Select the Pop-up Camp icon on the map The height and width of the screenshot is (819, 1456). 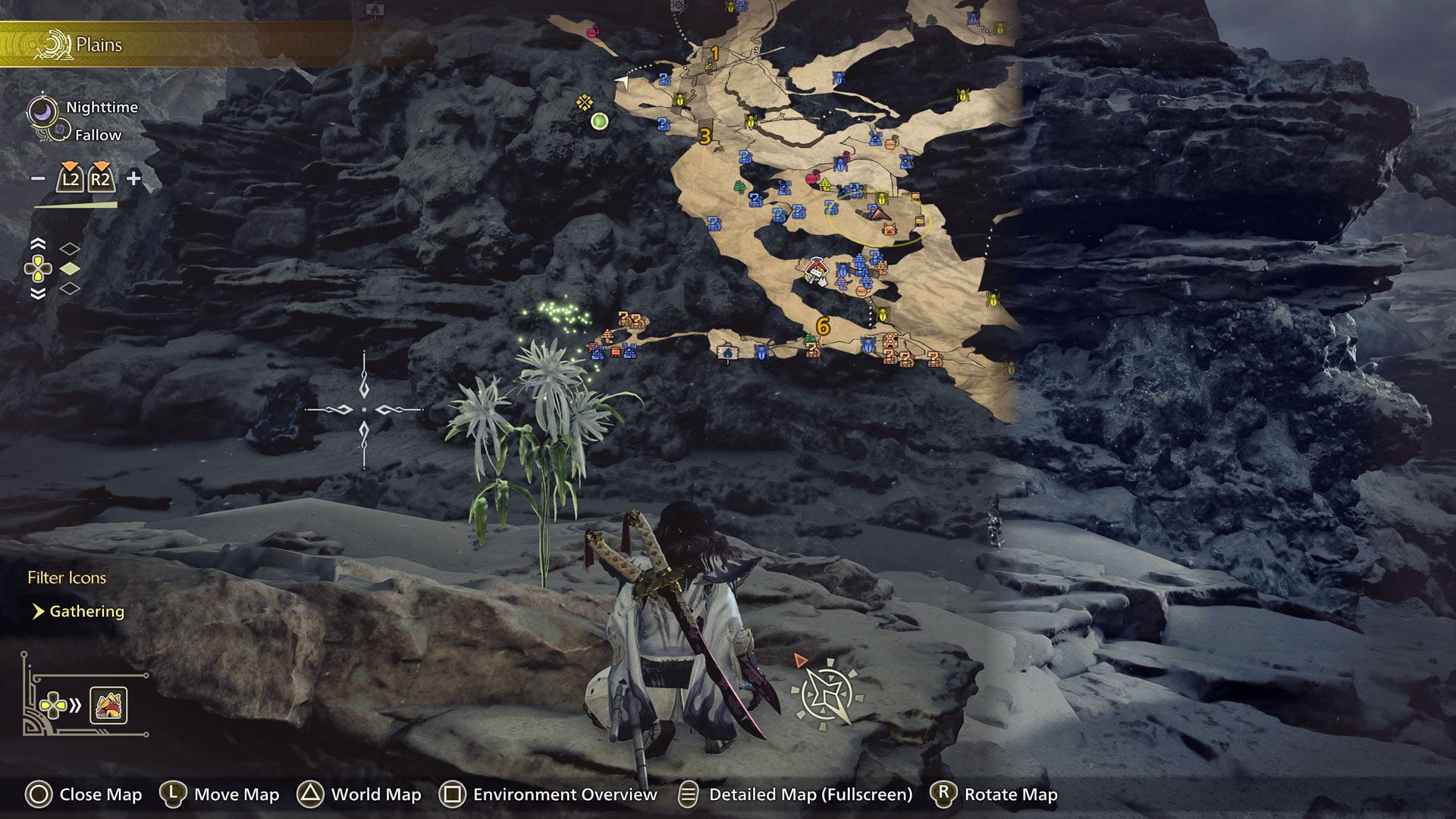[815, 269]
